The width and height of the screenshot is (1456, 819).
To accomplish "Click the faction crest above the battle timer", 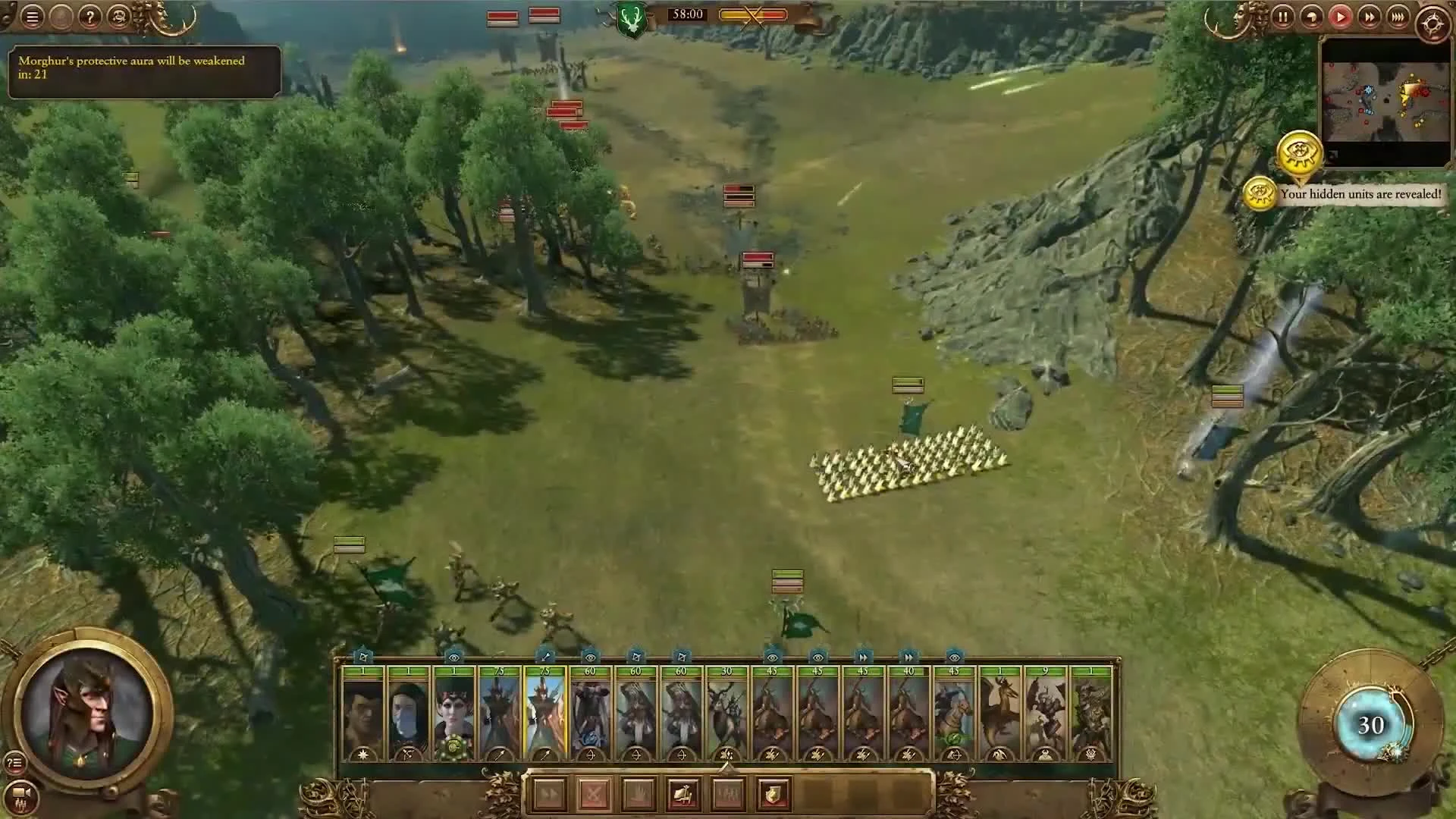I will coord(633,14).
